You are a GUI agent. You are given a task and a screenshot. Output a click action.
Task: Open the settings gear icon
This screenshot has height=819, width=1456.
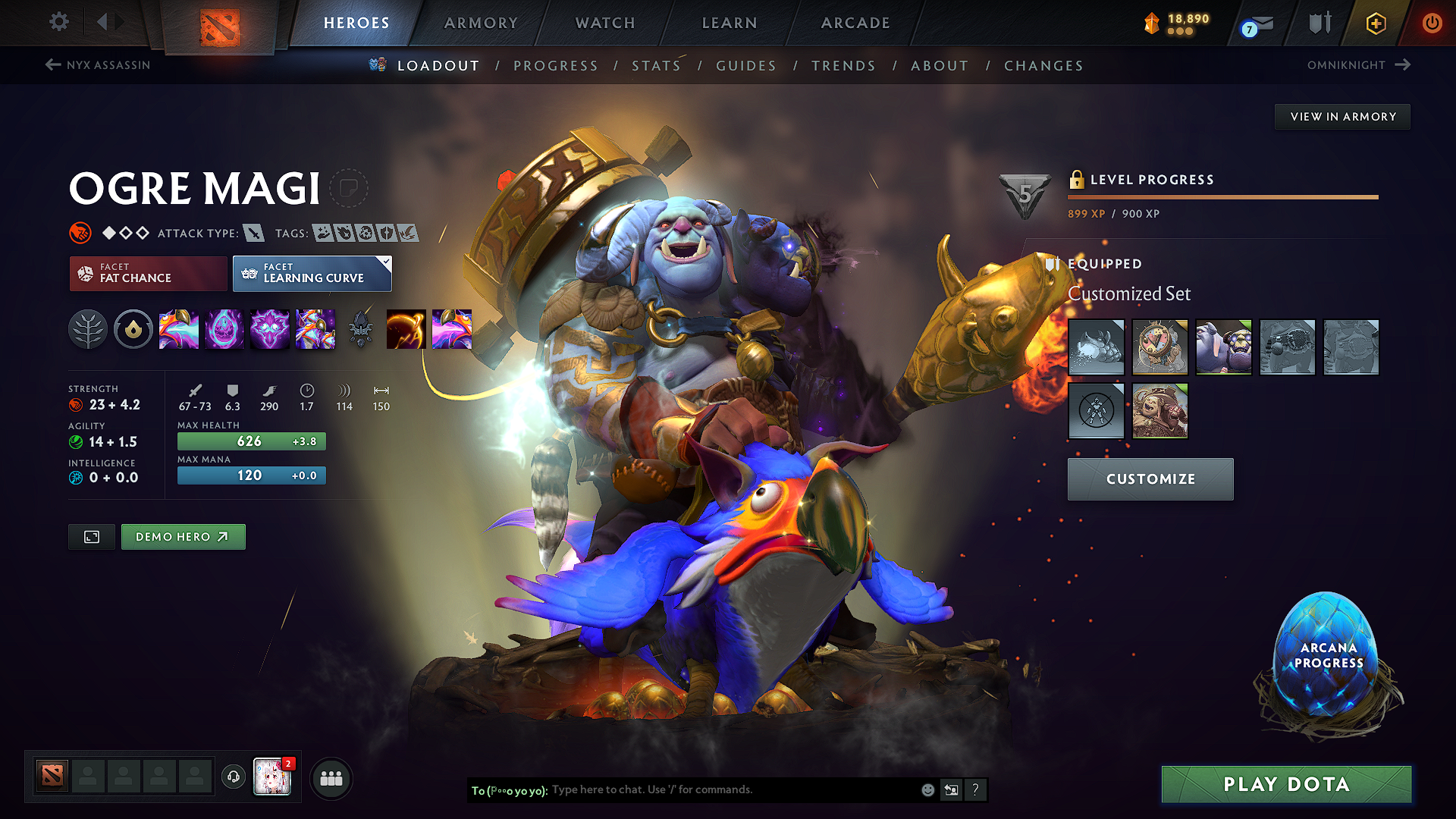click(58, 22)
